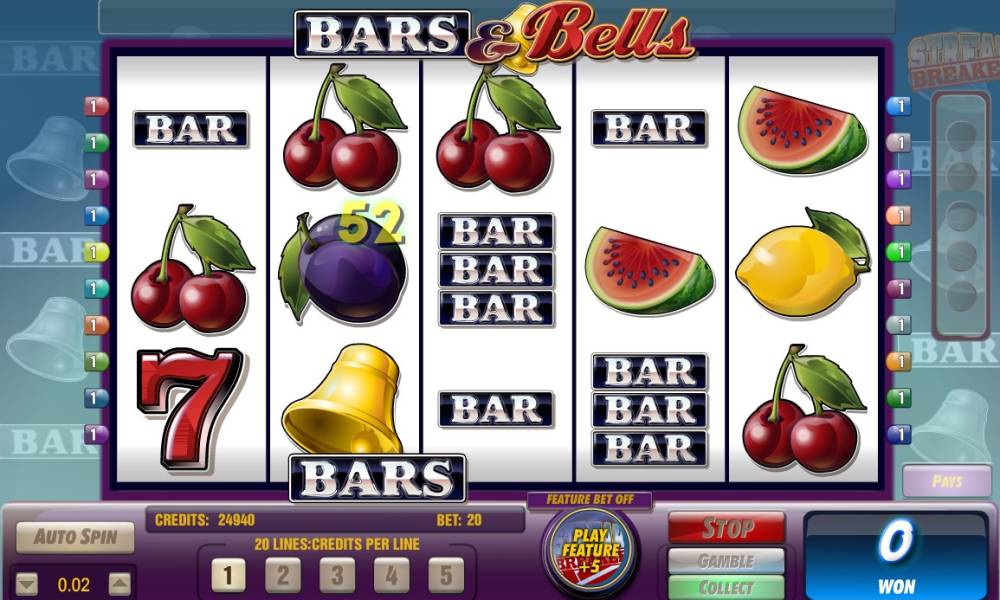Increase the coin value with the up arrow
The width and height of the screenshot is (1000, 600).
click(119, 584)
